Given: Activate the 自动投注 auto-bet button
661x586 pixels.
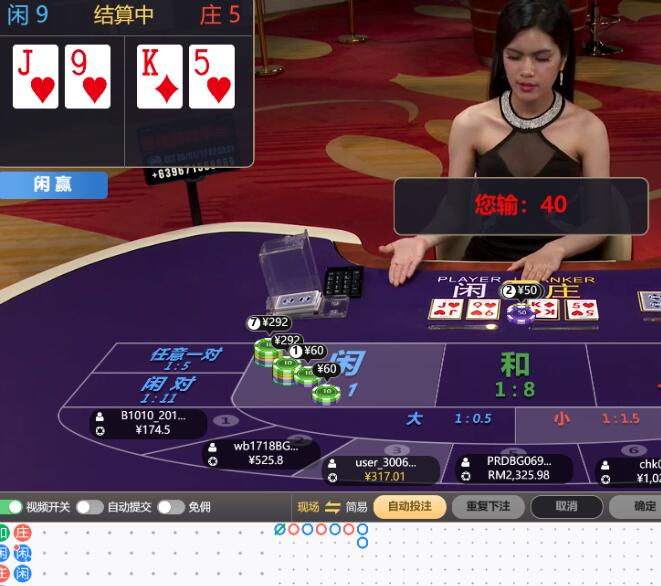Looking at the screenshot, I should (410, 507).
